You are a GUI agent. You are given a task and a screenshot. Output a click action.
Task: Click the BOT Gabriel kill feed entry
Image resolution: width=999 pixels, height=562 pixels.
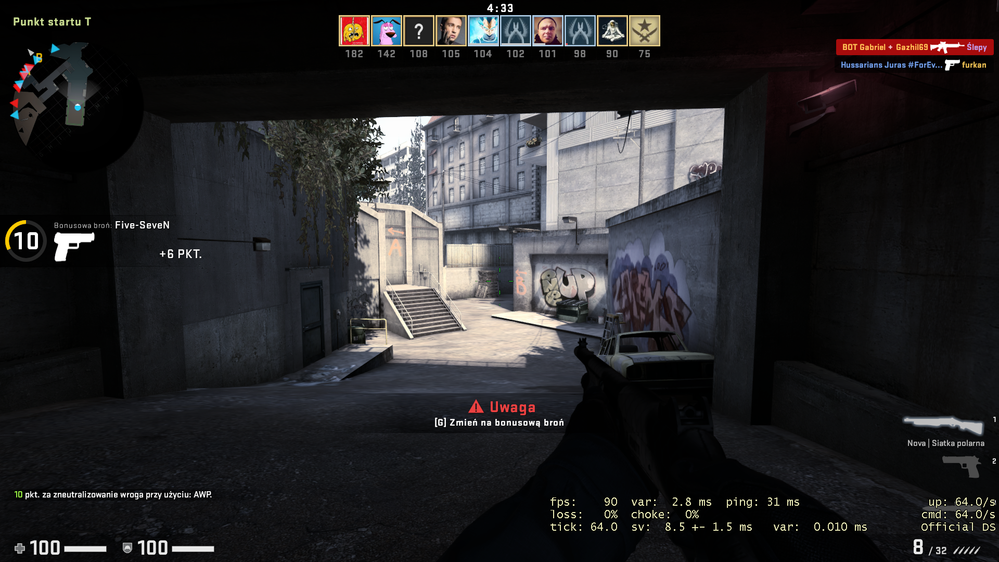(913, 47)
